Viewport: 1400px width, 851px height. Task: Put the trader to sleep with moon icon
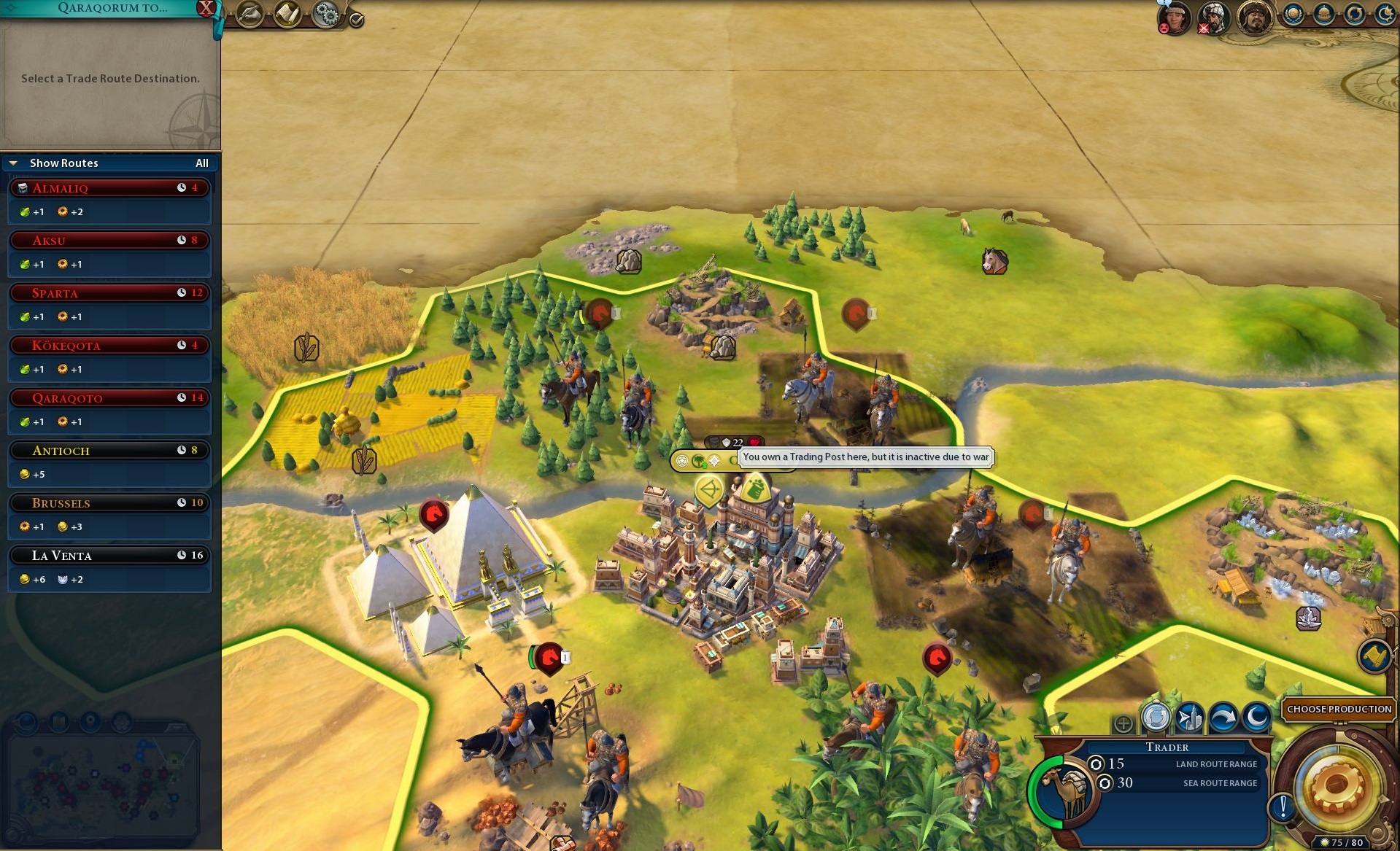click(1256, 718)
